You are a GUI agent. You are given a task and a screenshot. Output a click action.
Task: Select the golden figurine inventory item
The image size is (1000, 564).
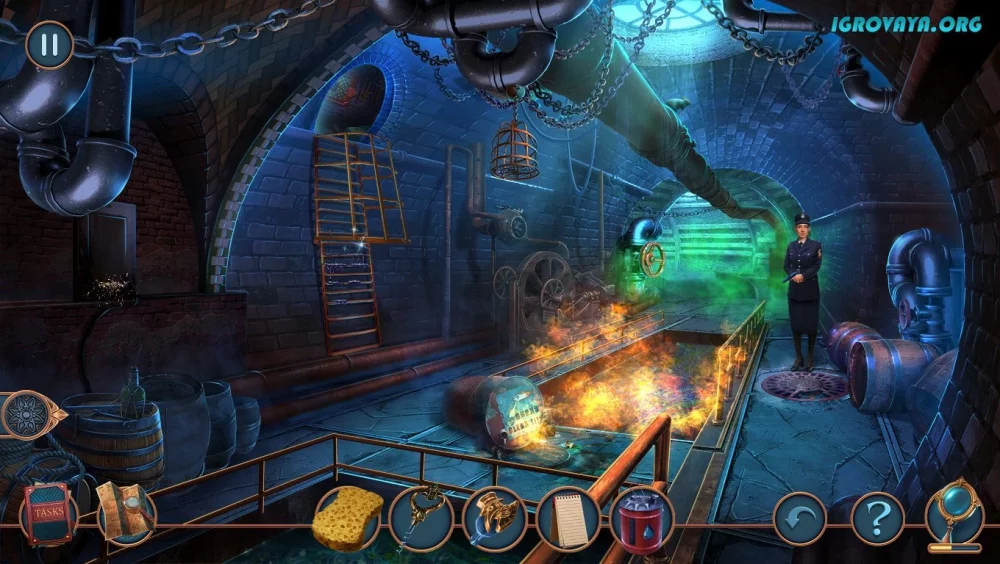pyautogui.click(x=495, y=517)
